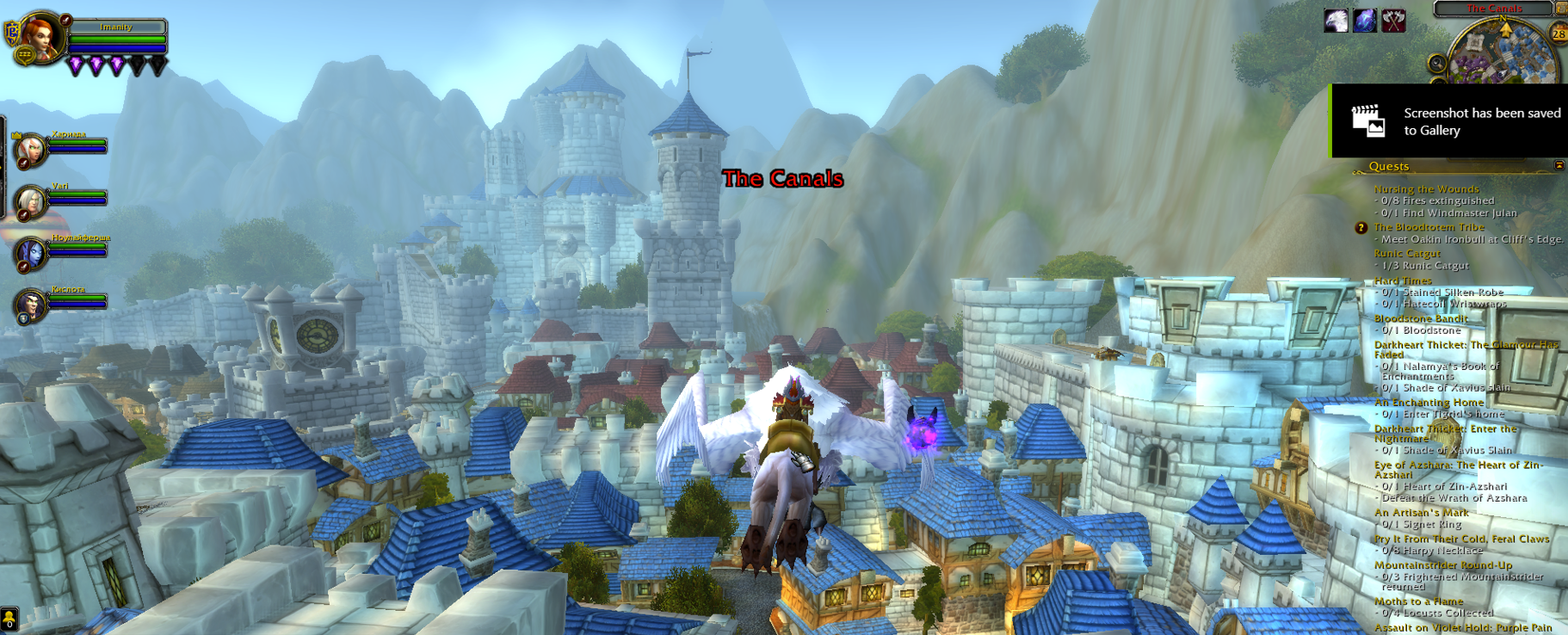This screenshot has width=1568, height=635.
Task: Click the Runic Catgut quest title
Action: (1407, 254)
